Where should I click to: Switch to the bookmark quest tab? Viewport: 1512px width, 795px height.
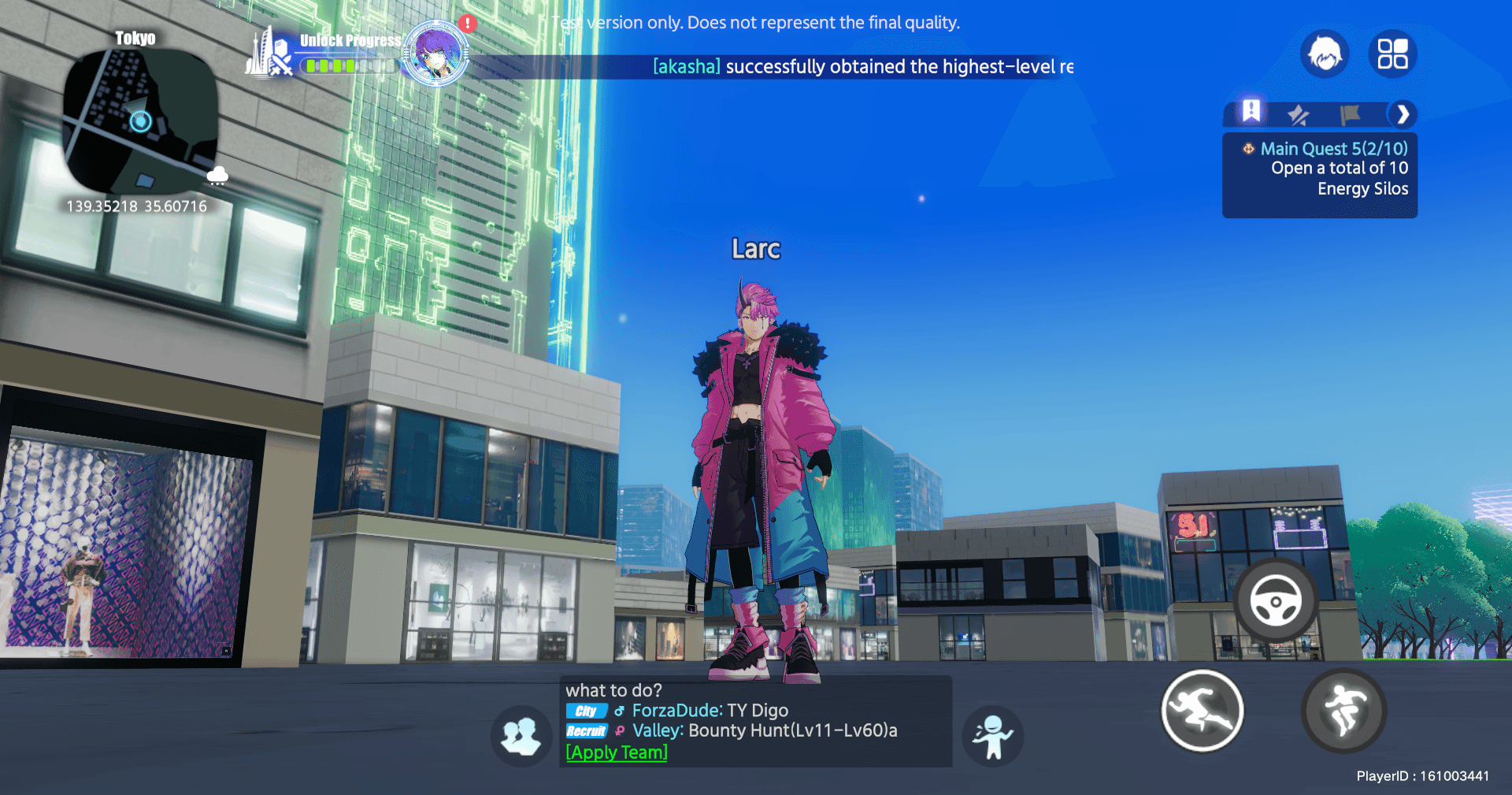pyautogui.click(x=1251, y=113)
